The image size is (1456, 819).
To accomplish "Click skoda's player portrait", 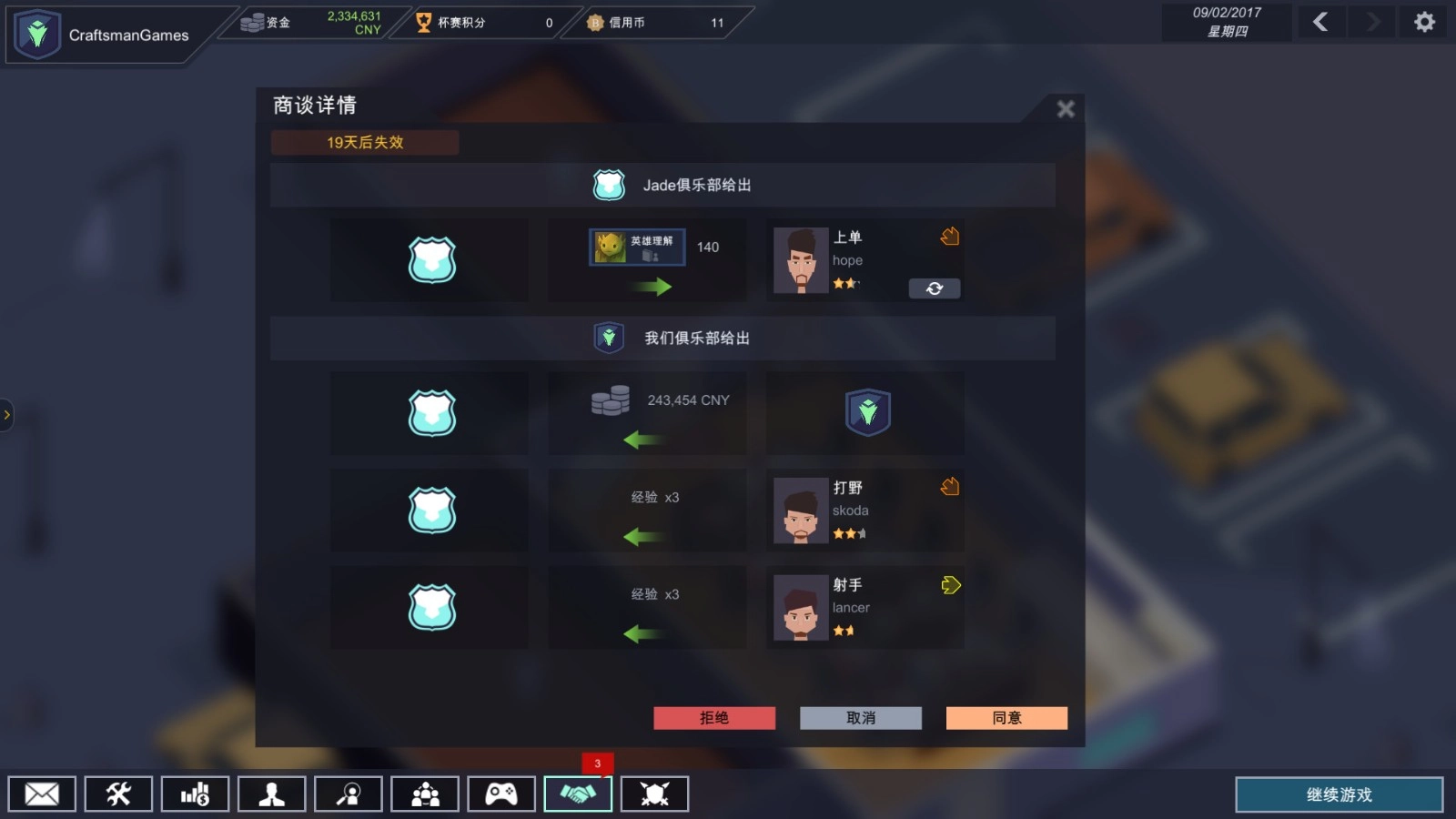I will 800,511.
